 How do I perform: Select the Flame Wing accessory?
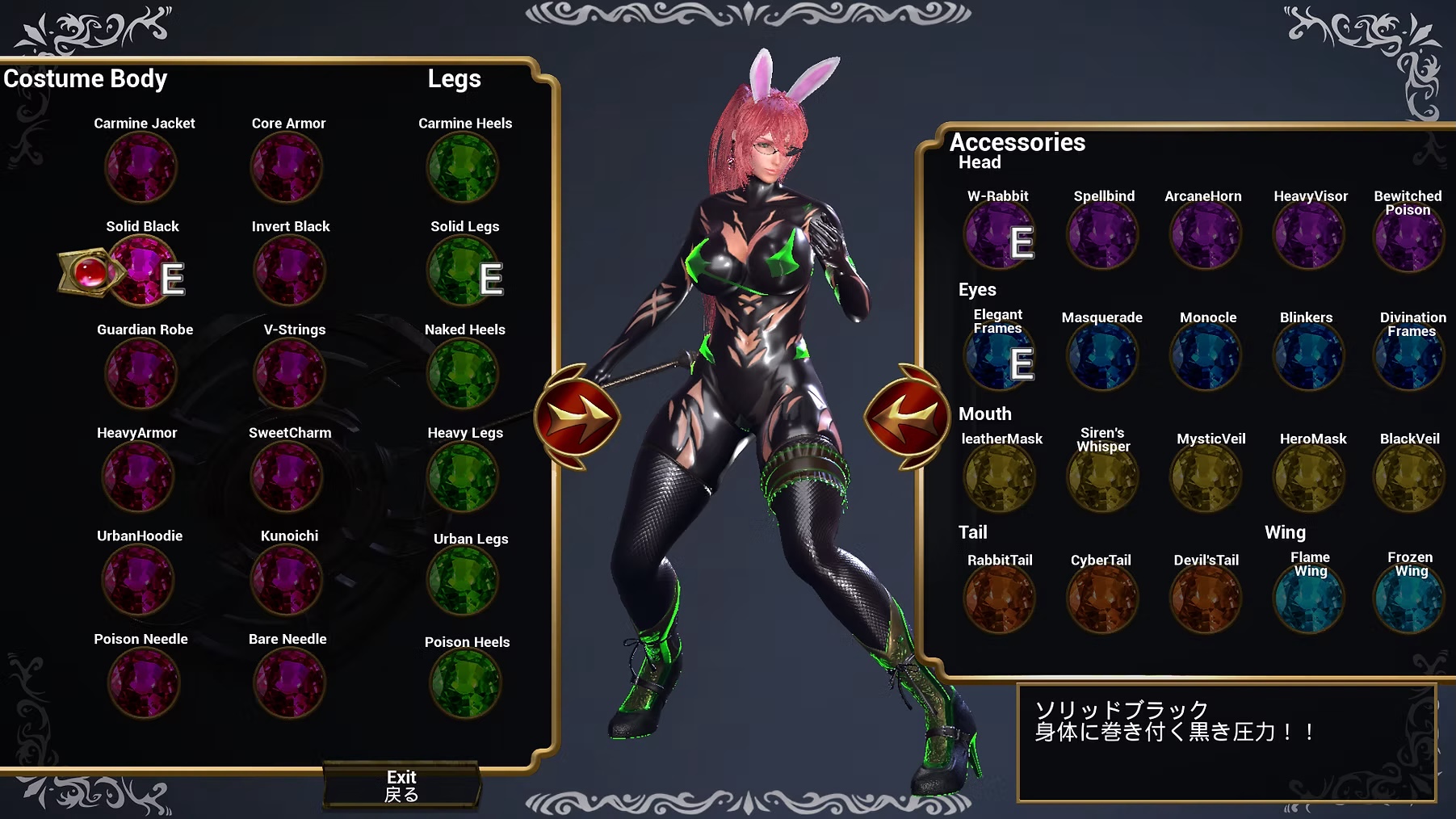[1309, 598]
